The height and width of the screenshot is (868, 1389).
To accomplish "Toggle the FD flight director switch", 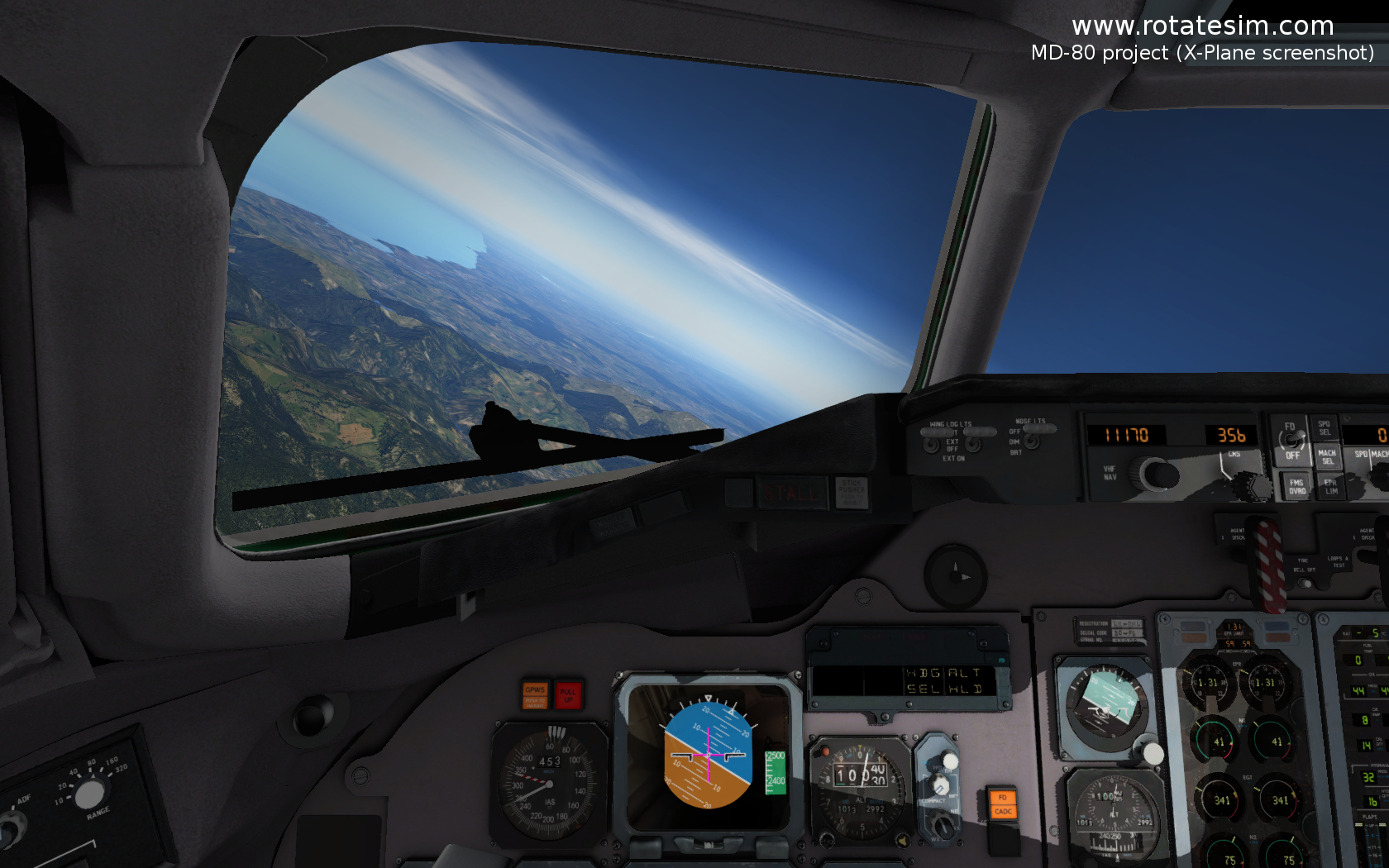I will [x=1291, y=441].
